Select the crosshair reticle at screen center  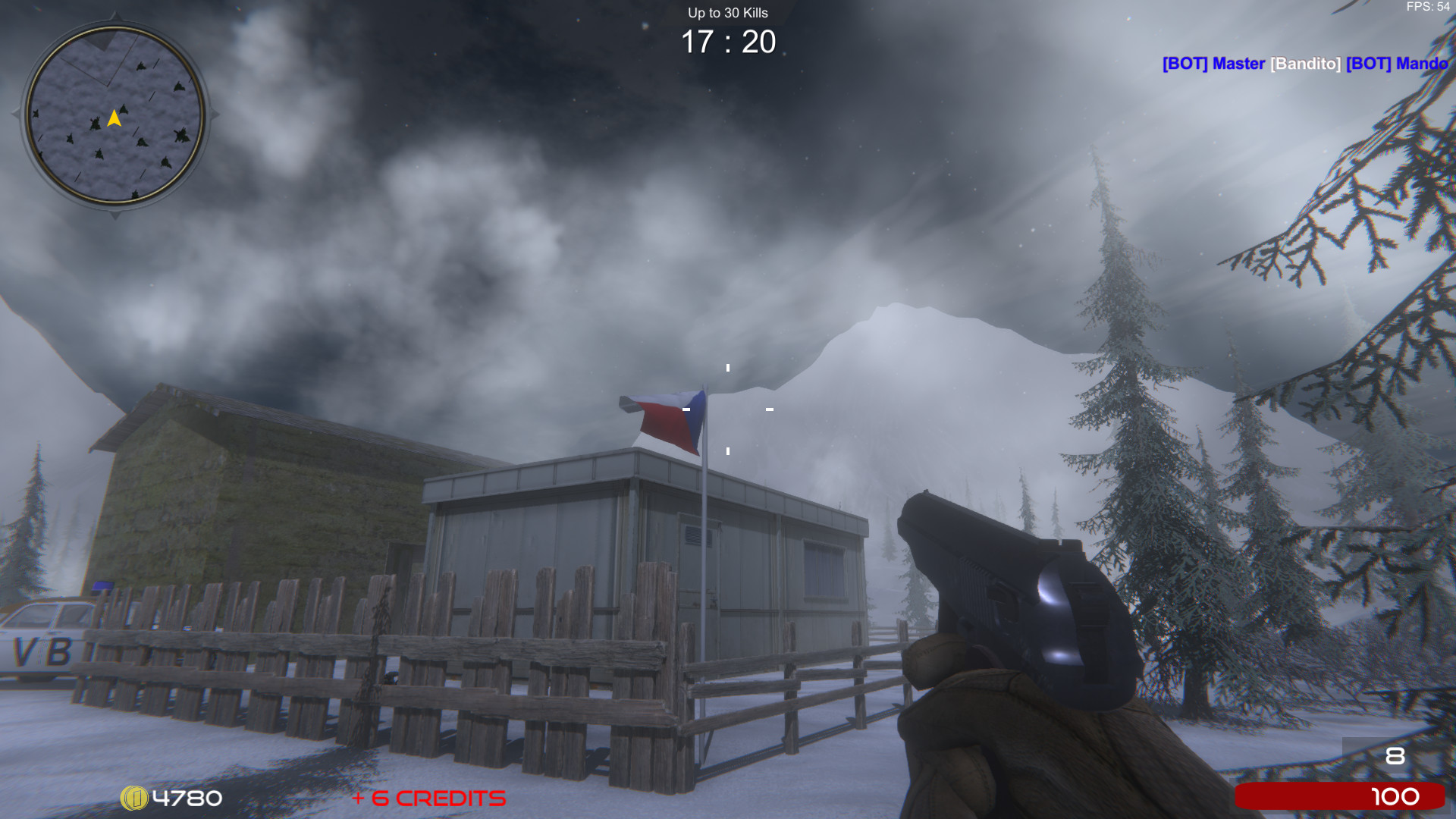coord(728,409)
